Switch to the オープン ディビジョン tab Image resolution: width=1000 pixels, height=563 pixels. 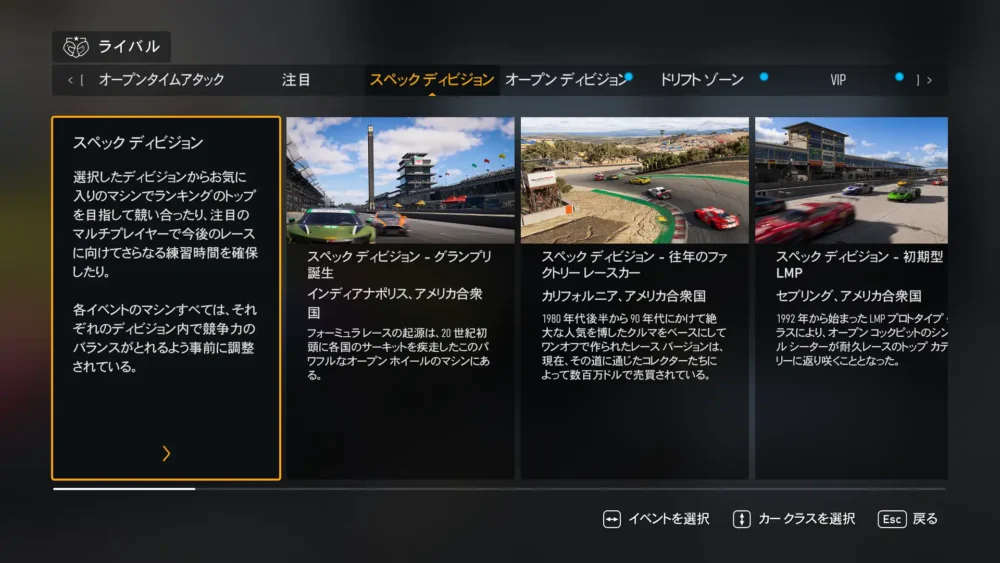tap(566, 80)
